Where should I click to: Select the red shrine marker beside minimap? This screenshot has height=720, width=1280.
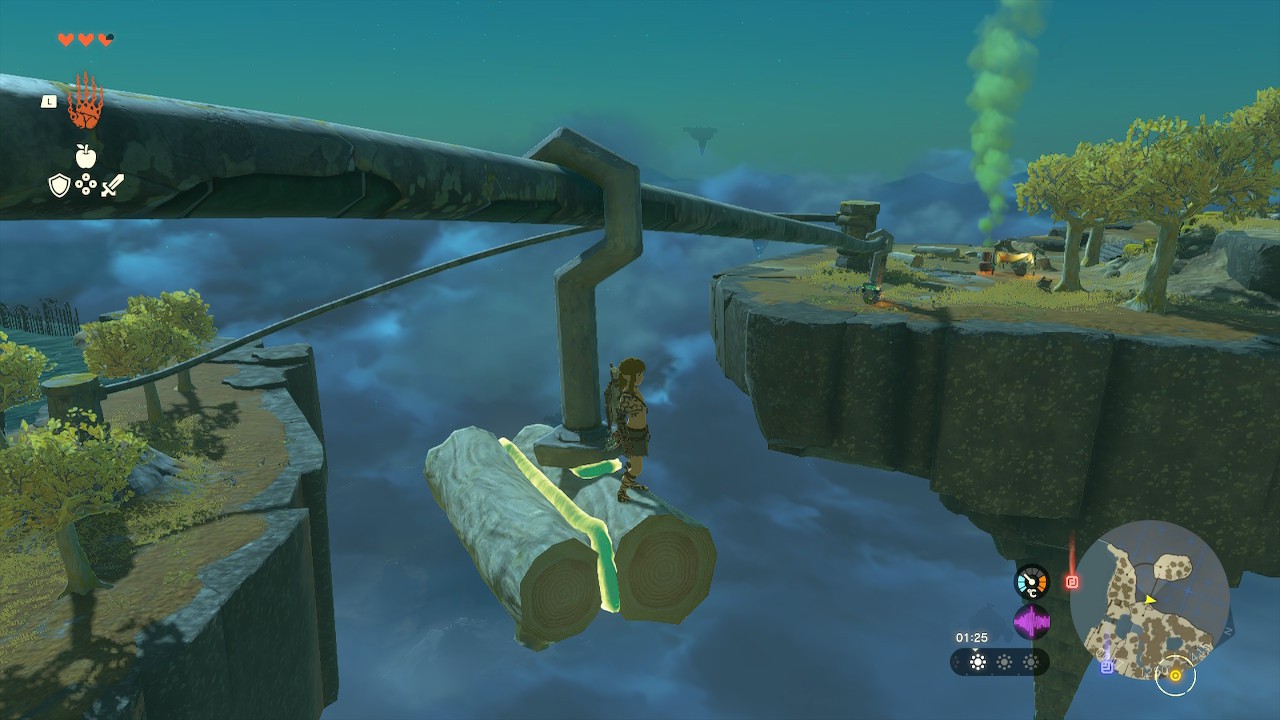click(1072, 581)
